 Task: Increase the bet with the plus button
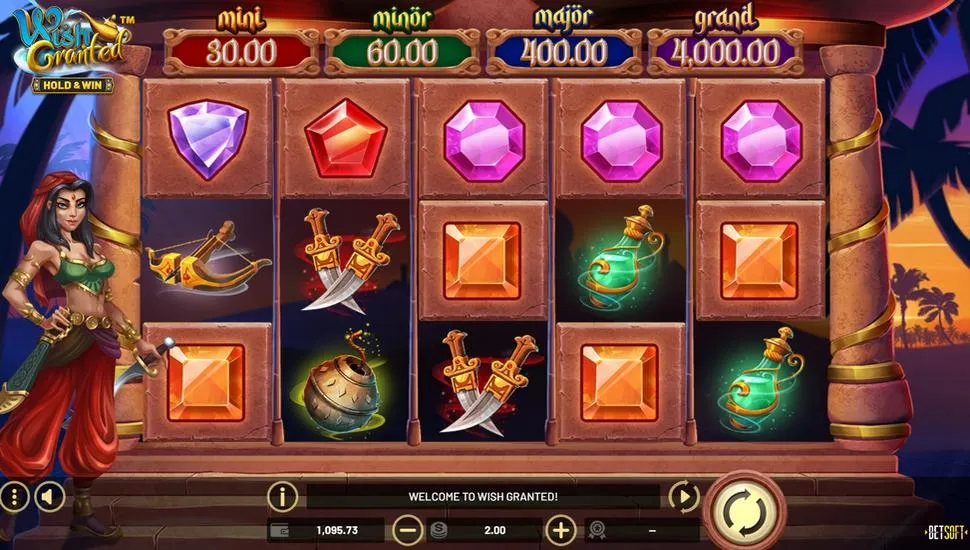pyautogui.click(x=562, y=530)
